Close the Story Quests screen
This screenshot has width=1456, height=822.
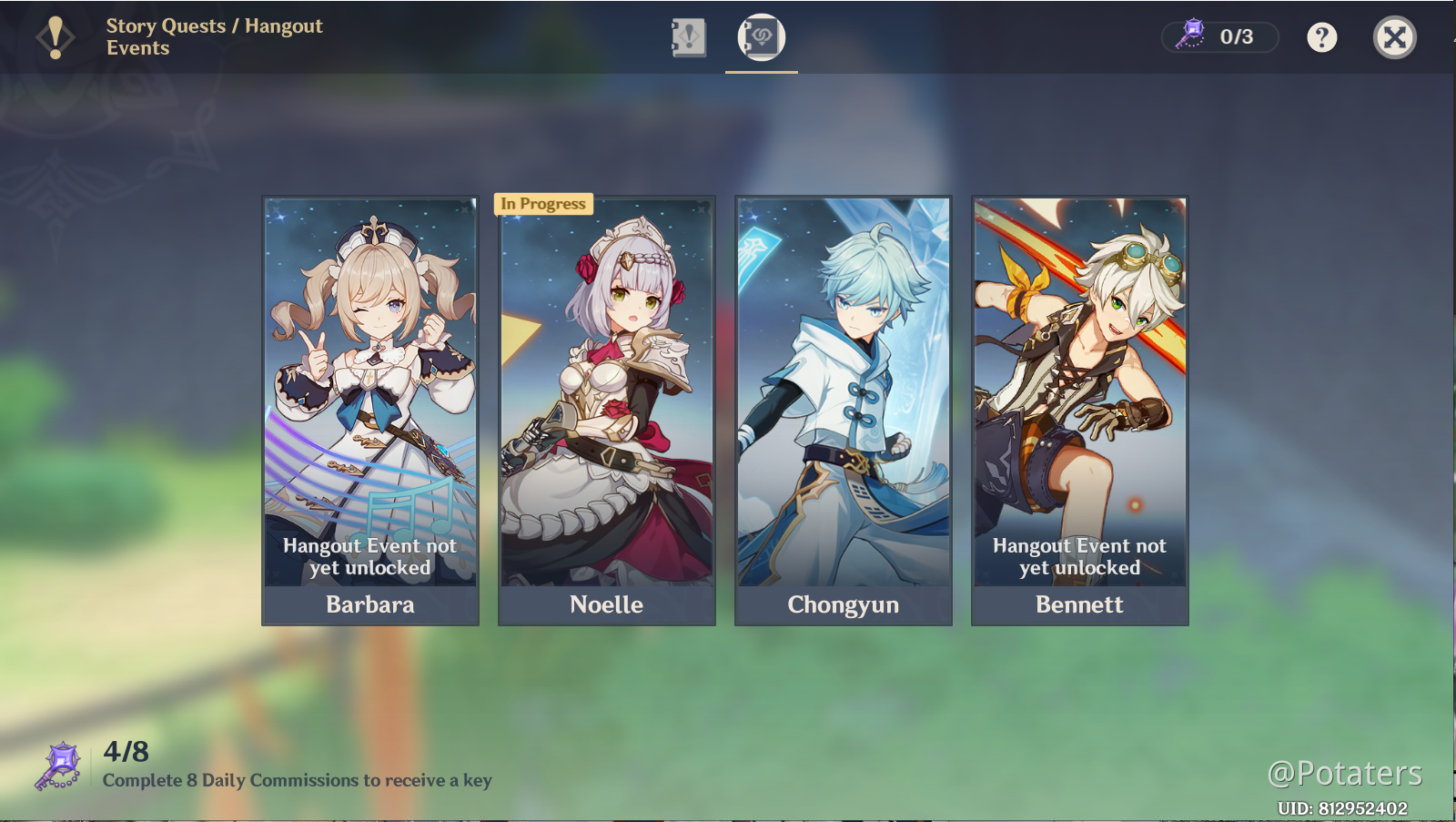click(1394, 36)
